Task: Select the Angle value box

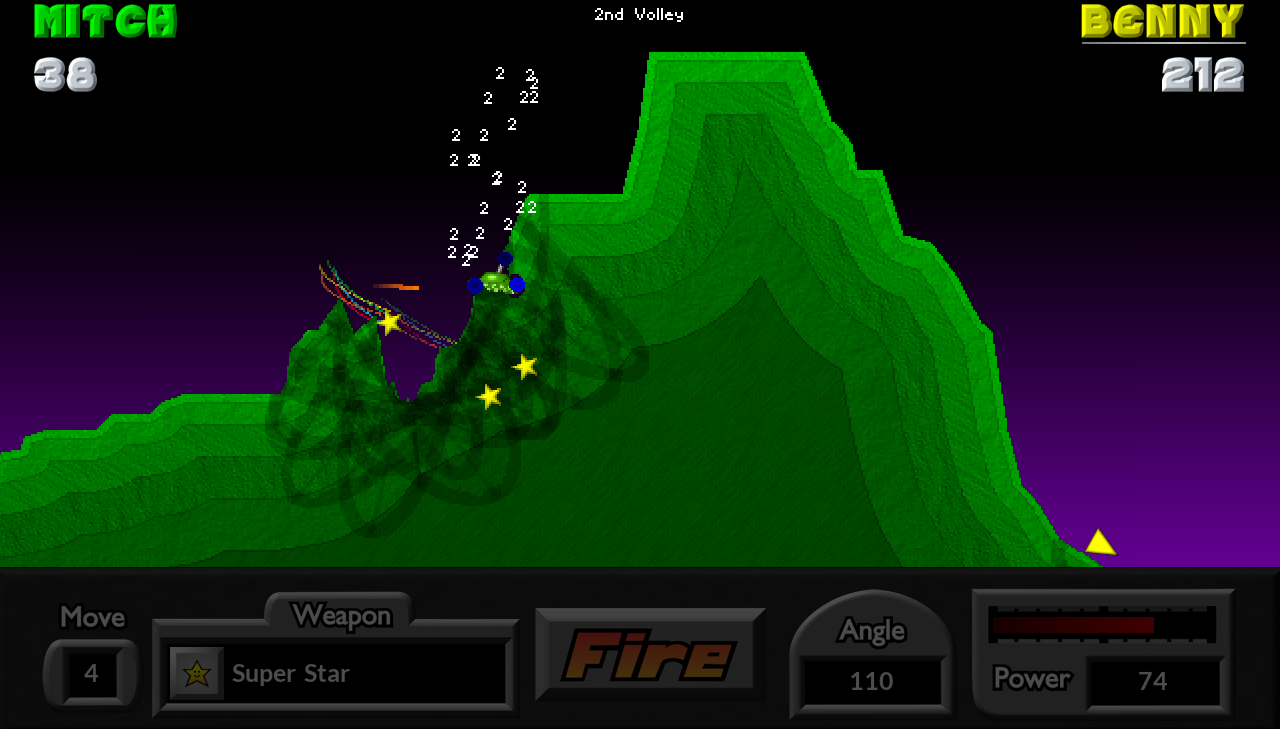Action: [871, 681]
